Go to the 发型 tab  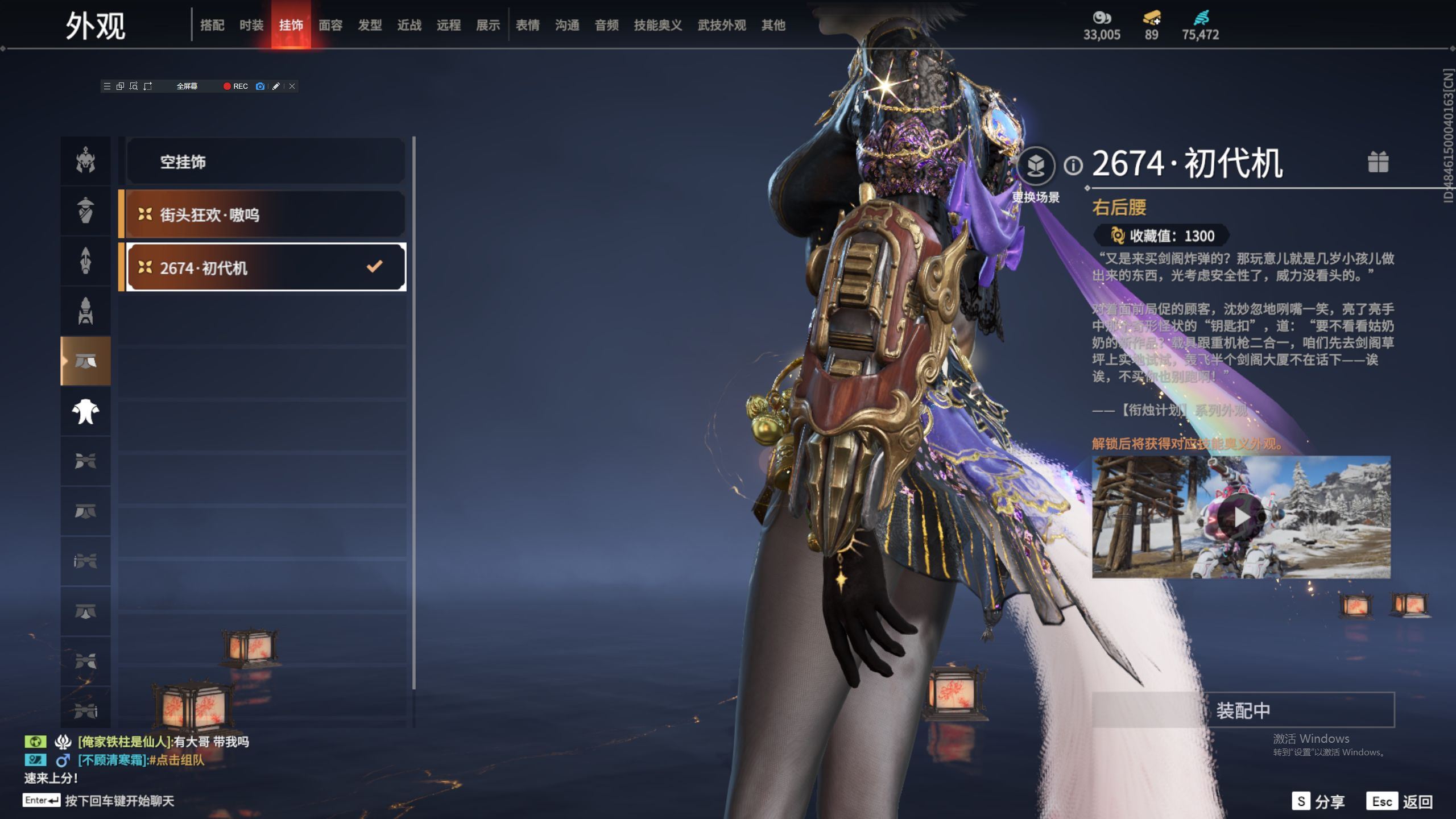pyautogui.click(x=370, y=25)
